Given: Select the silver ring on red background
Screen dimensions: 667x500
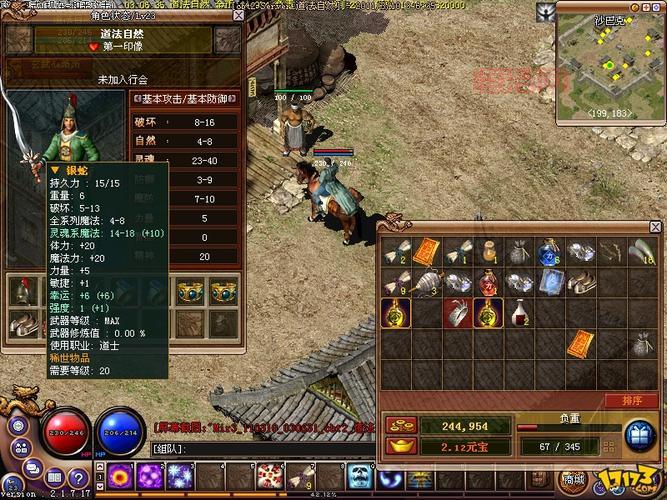Looking at the screenshot, I should point(458,313).
